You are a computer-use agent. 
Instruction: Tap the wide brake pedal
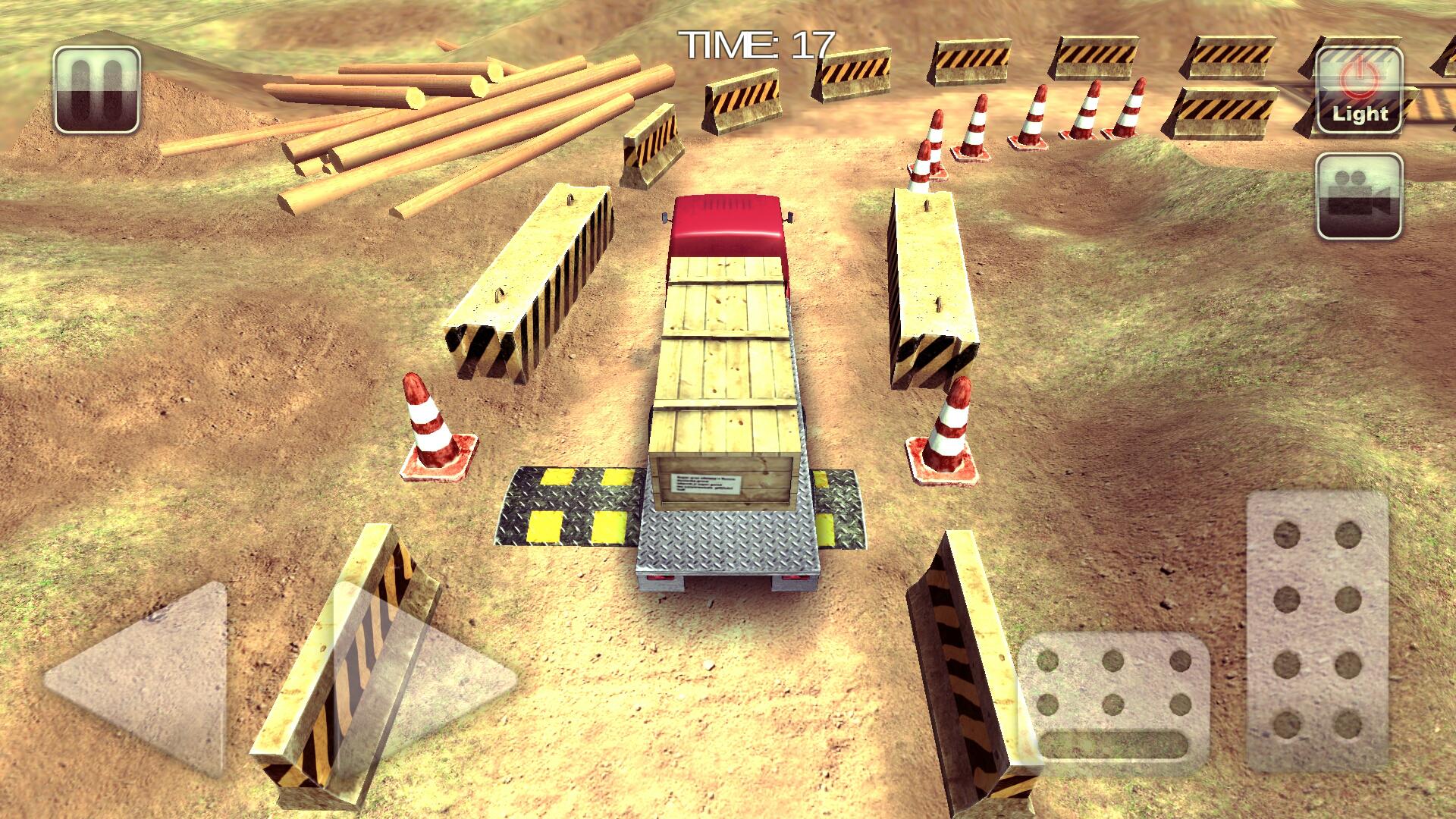1112,703
